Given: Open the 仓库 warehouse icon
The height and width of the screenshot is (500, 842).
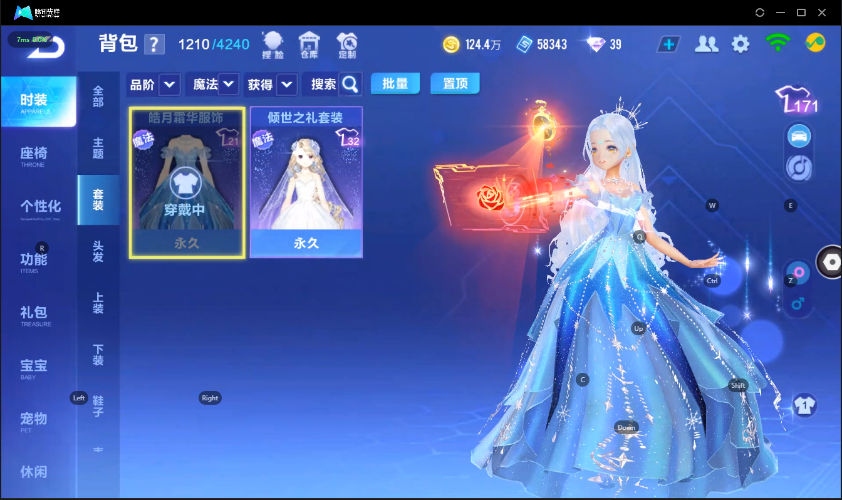Looking at the screenshot, I should click(309, 43).
